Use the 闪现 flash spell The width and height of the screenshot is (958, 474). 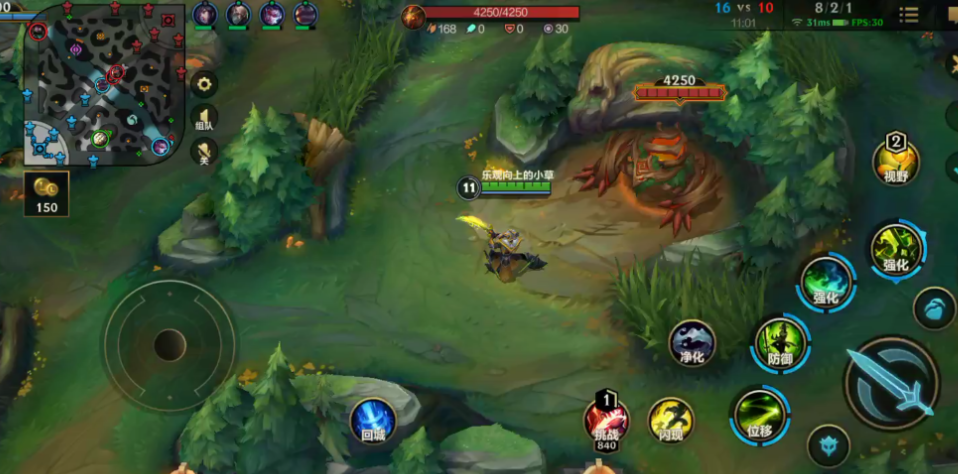click(x=670, y=421)
